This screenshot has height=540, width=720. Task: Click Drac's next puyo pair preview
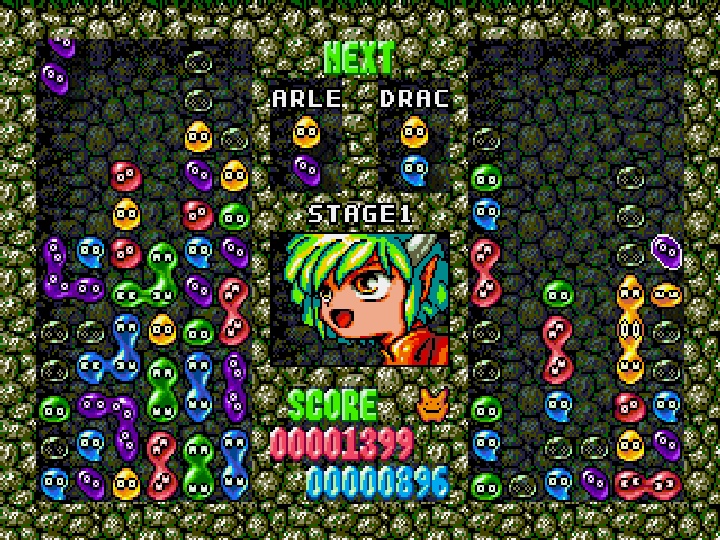click(x=414, y=148)
